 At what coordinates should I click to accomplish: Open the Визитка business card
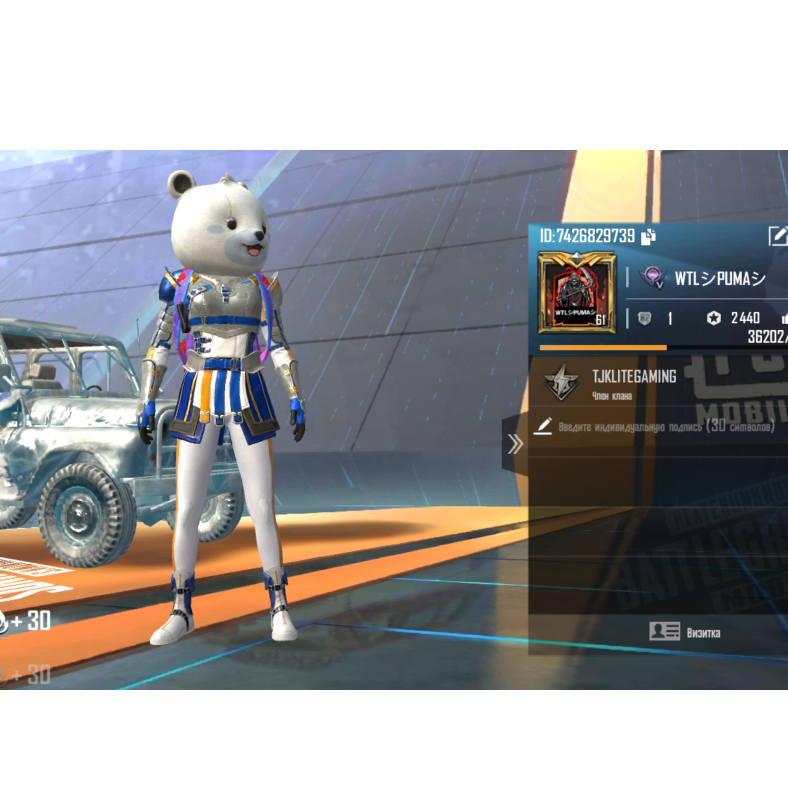[x=684, y=632]
